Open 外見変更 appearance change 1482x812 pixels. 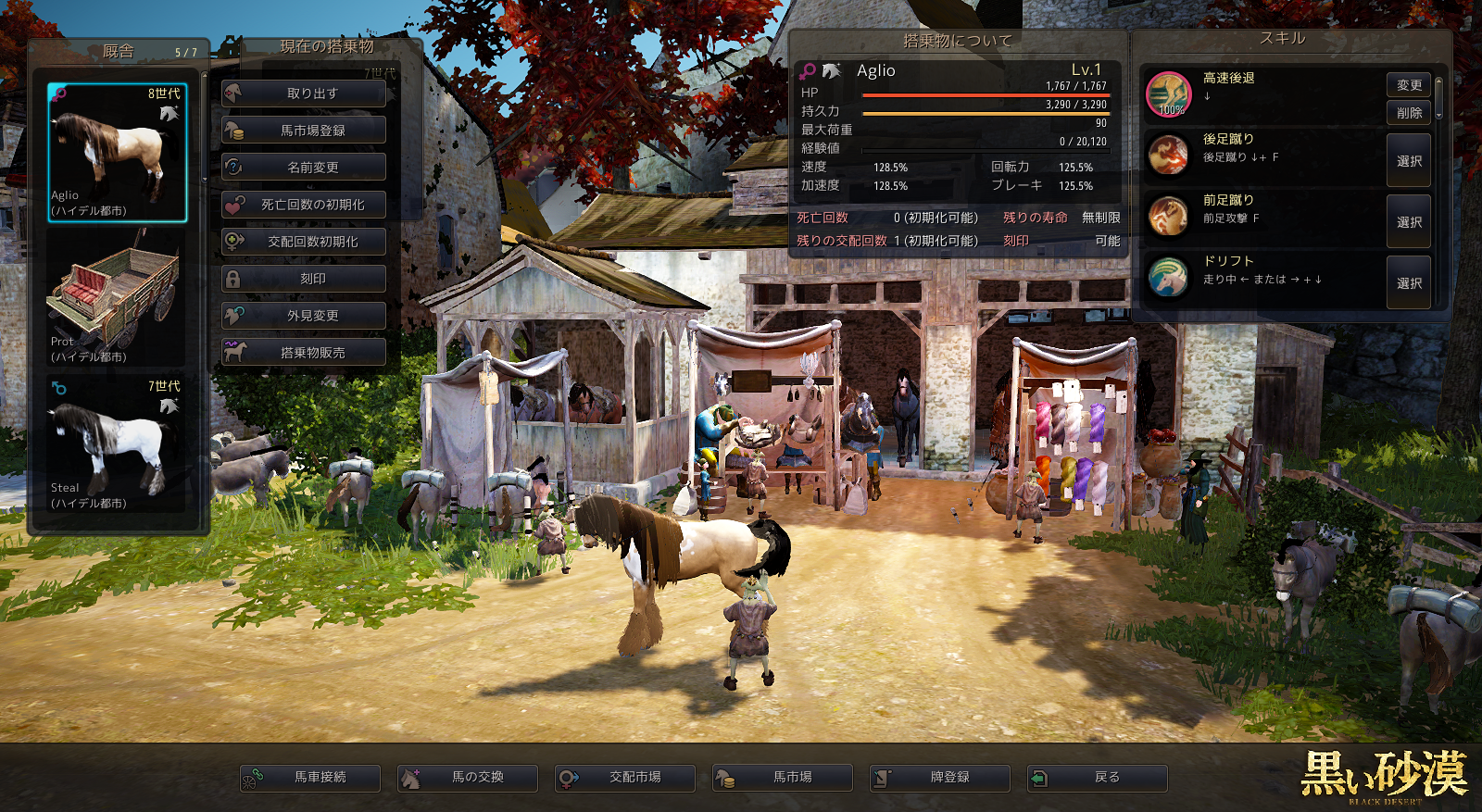pyautogui.click(x=304, y=316)
